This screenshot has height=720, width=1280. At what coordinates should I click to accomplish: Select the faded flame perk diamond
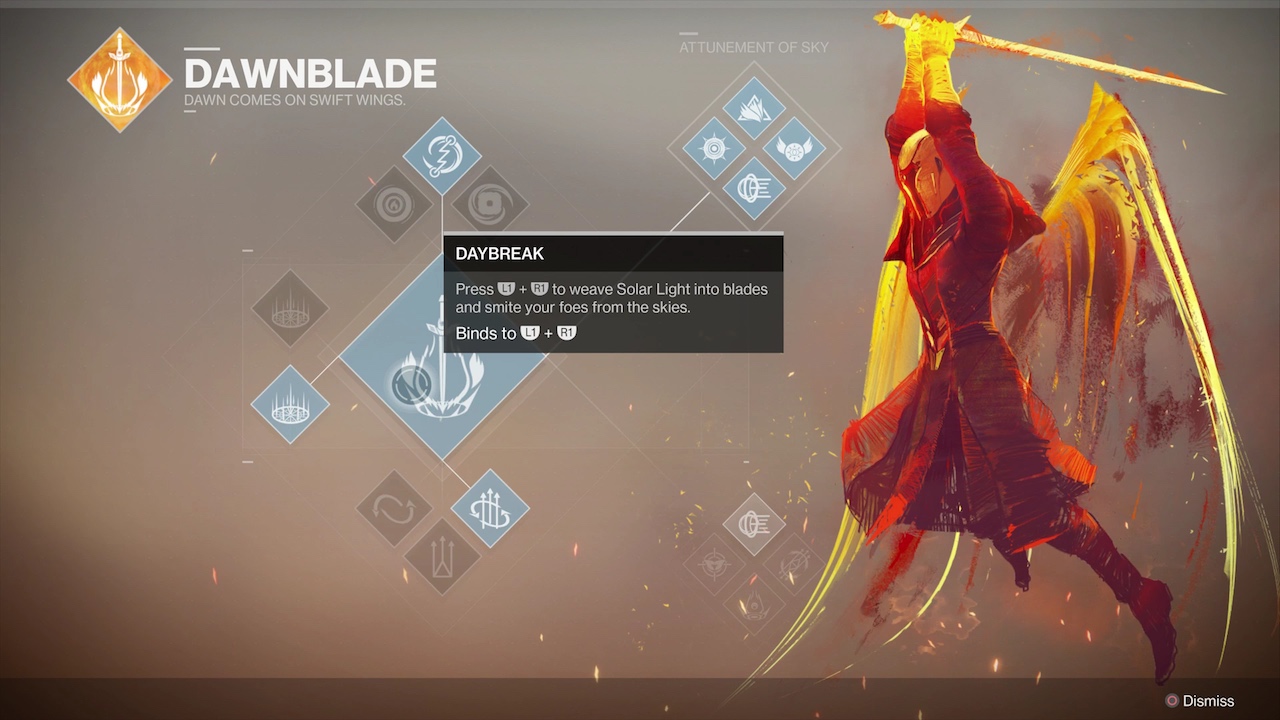tap(754, 604)
